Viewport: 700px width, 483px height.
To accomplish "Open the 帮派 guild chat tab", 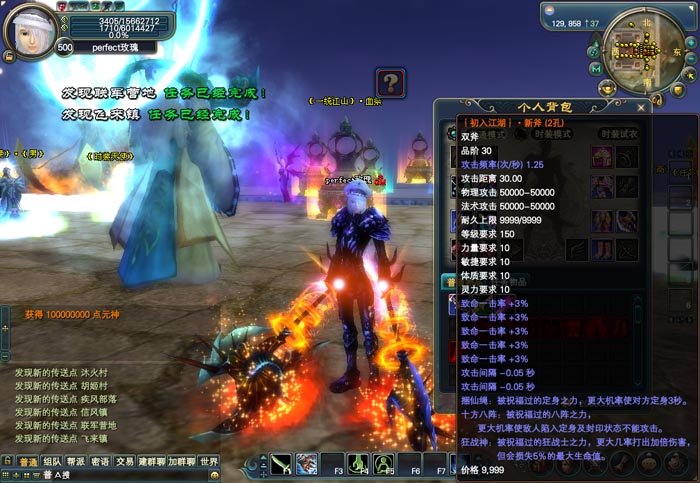I will pos(76,462).
